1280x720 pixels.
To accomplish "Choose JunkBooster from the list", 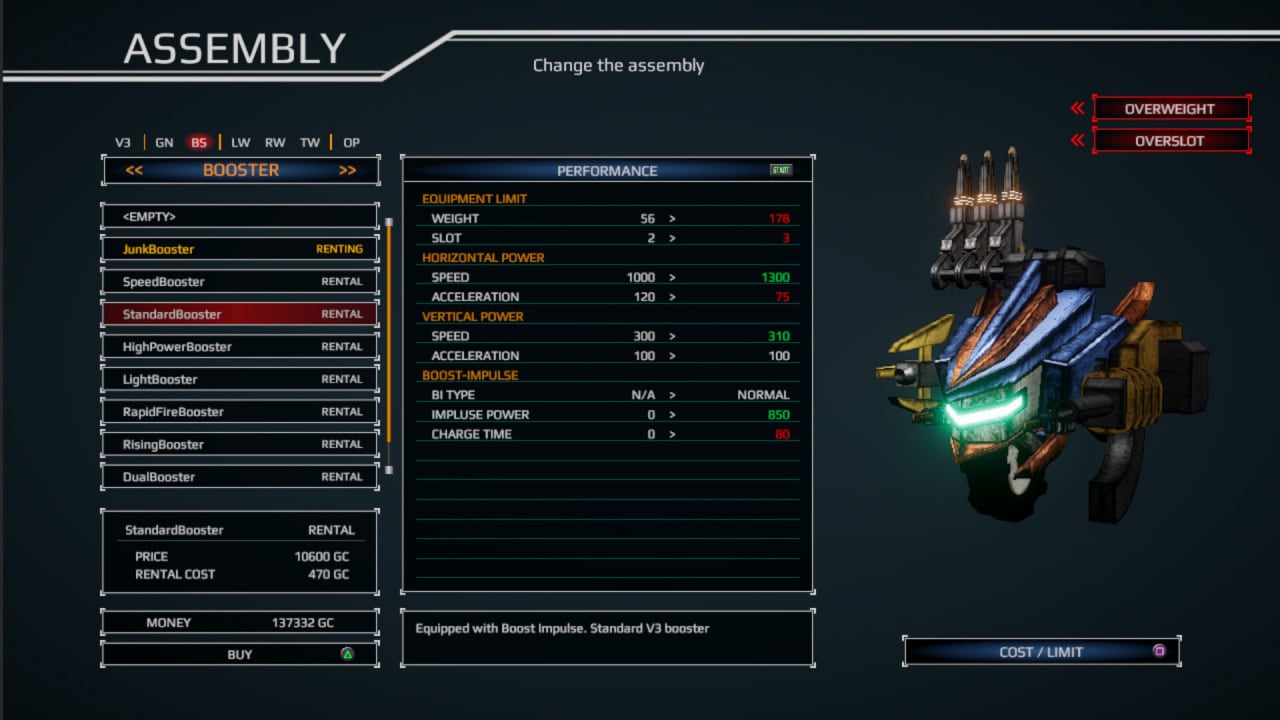I will [x=240, y=249].
